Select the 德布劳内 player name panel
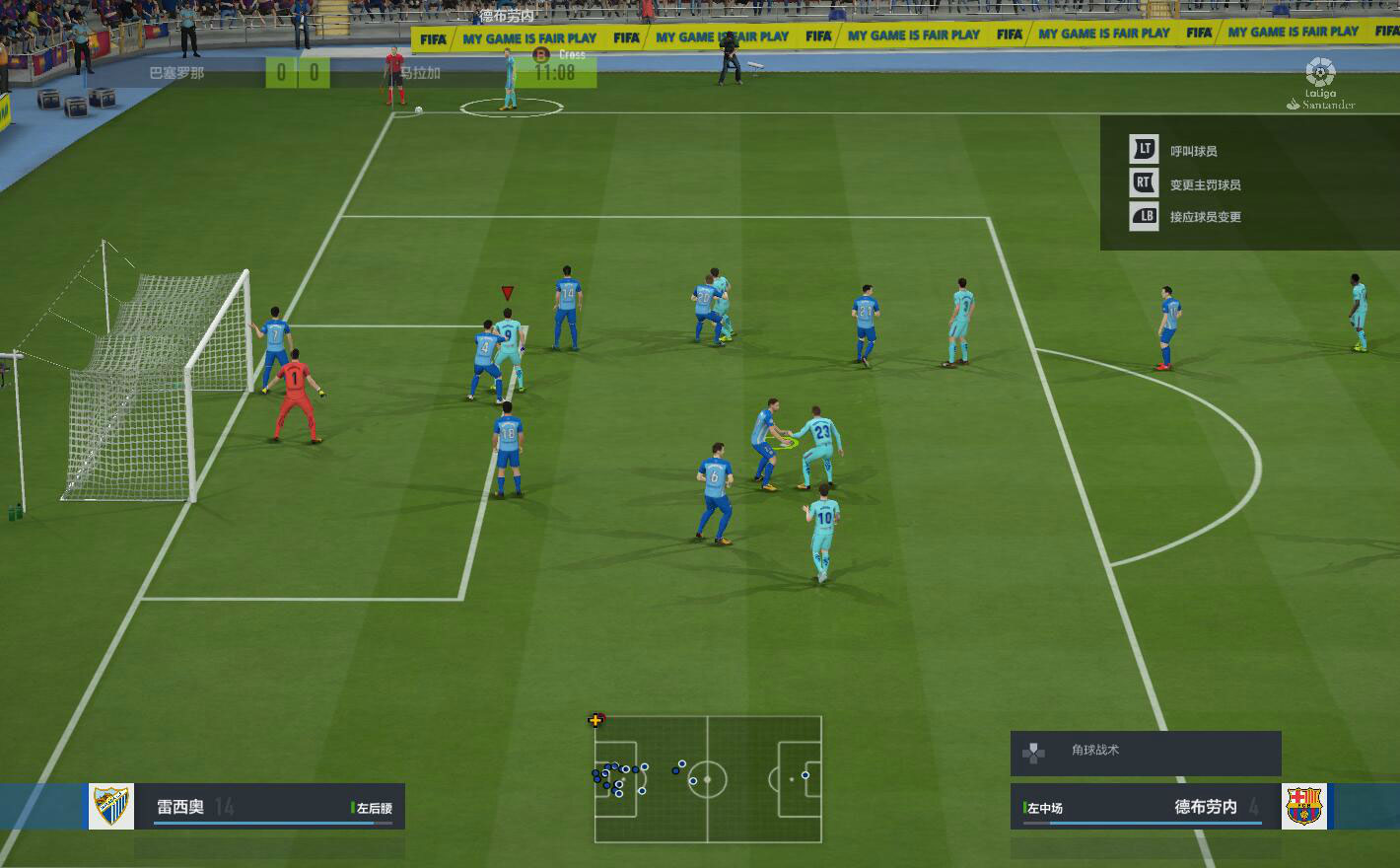The image size is (1400, 868). [x=1146, y=807]
